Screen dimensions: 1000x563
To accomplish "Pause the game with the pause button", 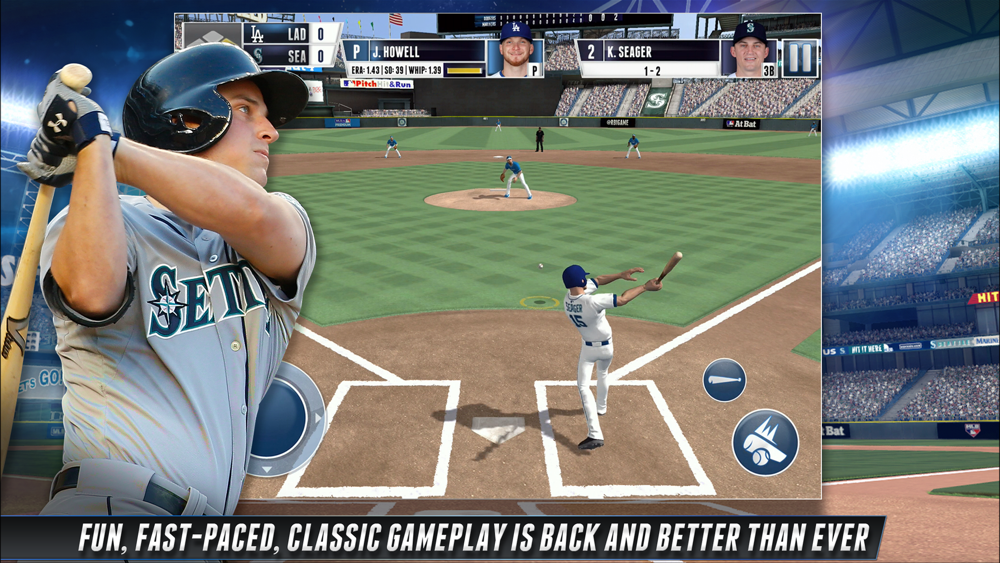I will (x=800, y=57).
